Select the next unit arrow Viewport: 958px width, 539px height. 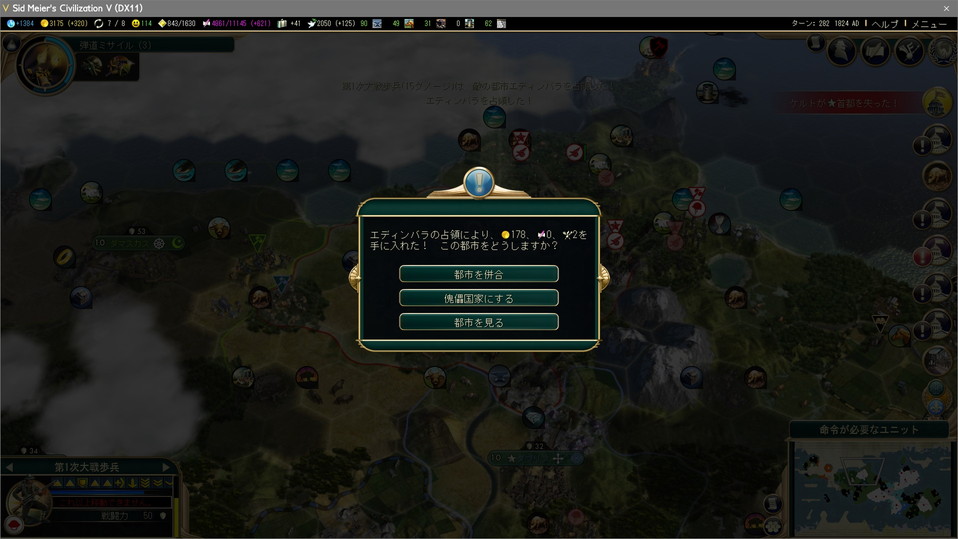(167, 467)
